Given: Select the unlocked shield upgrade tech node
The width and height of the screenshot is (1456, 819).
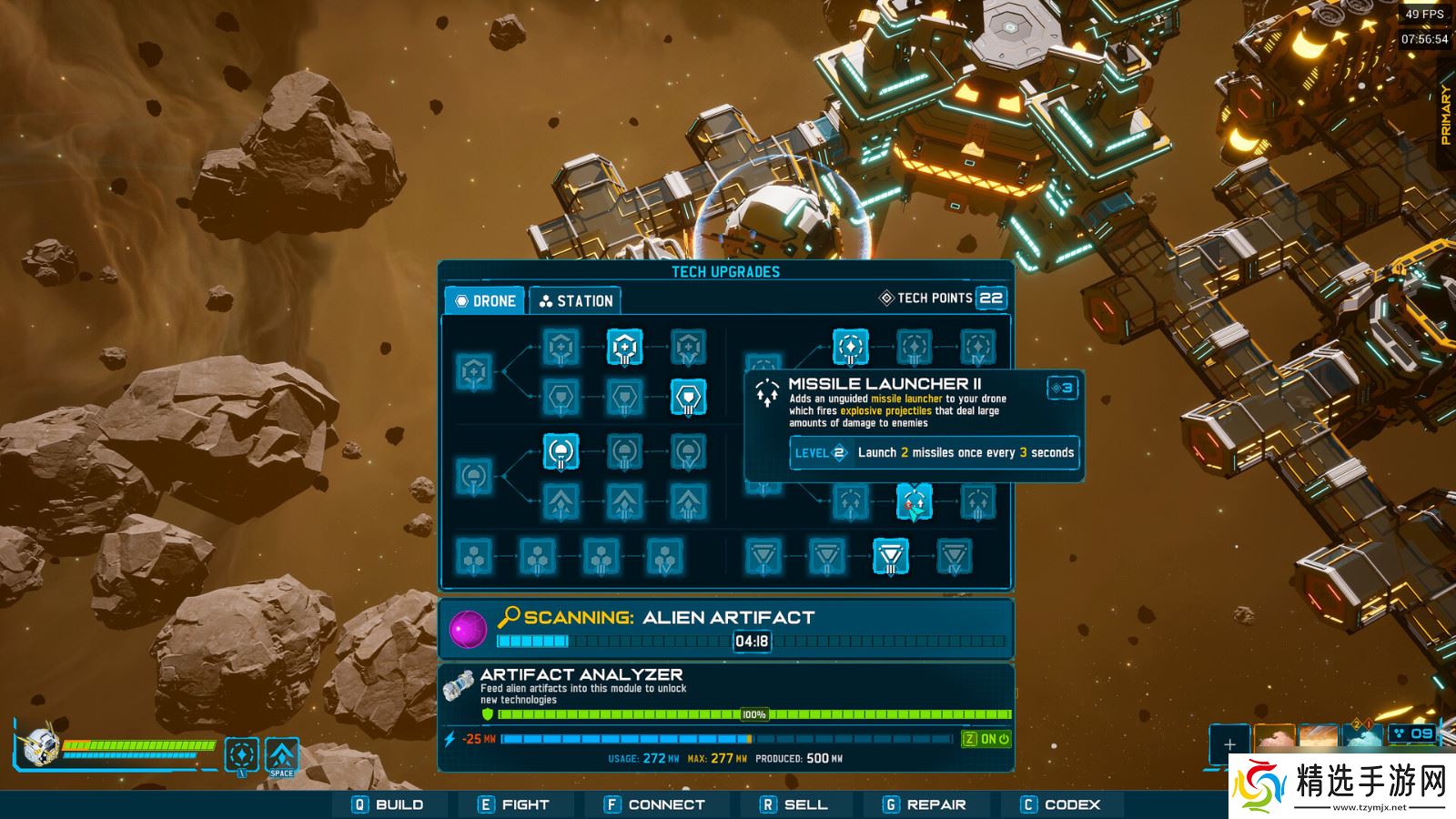Looking at the screenshot, I should (x=690, y=398).
